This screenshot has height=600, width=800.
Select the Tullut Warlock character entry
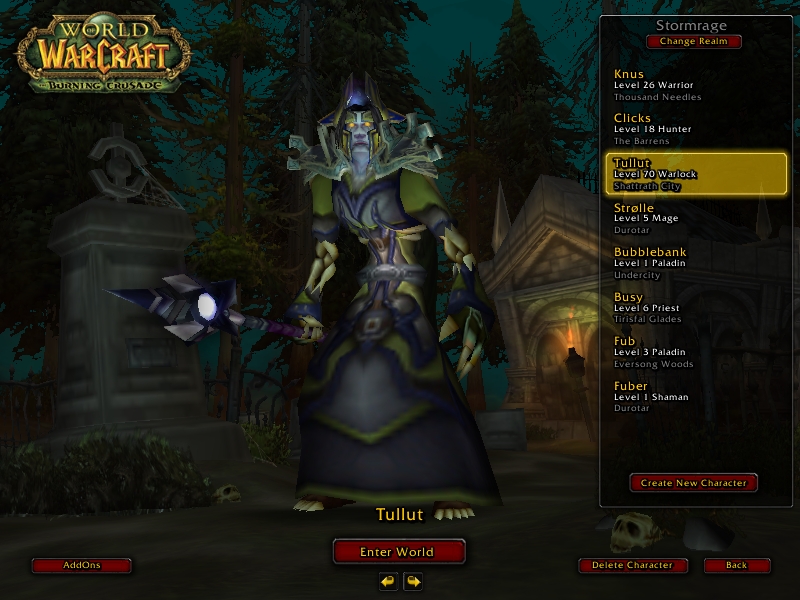pos(697,173)
